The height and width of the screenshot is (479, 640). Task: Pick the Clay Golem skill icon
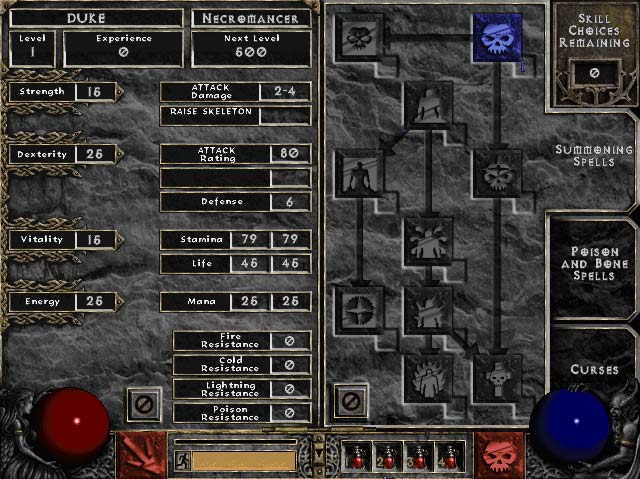click(x=428, y=104)
